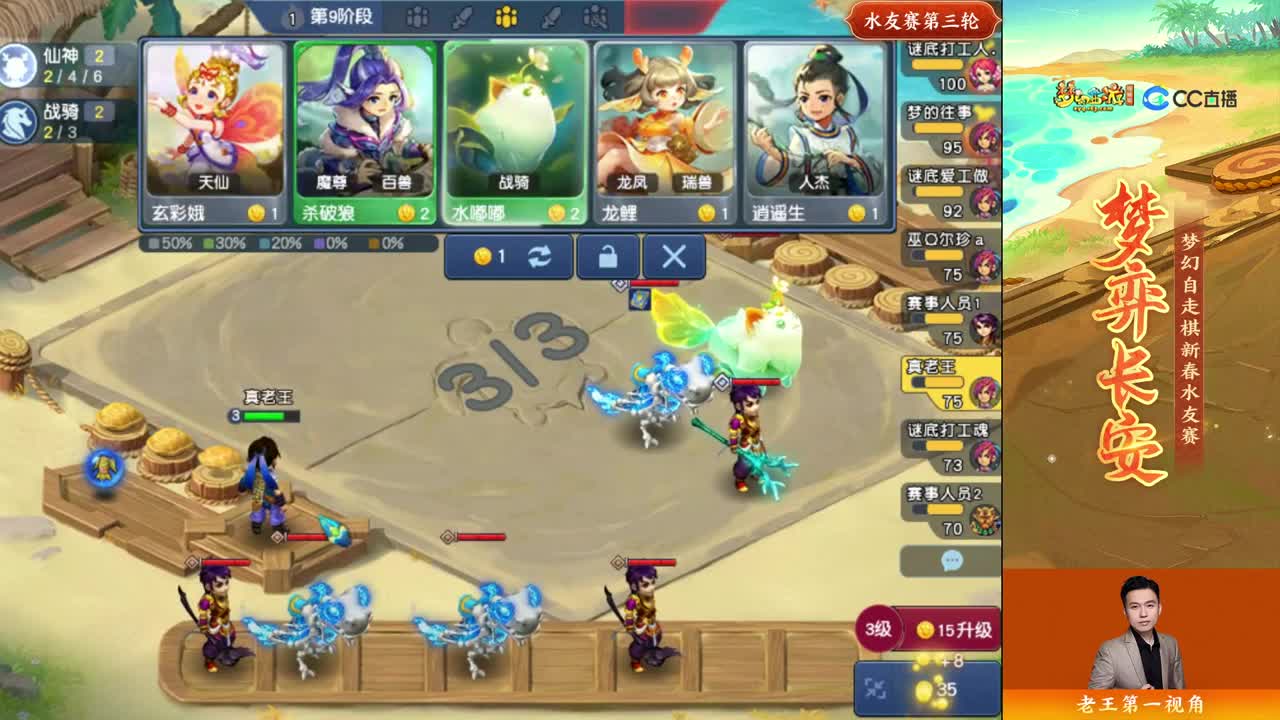Toggle the shop lock button
Screen dimensions: 1280x720
click(x=608, y=256)
